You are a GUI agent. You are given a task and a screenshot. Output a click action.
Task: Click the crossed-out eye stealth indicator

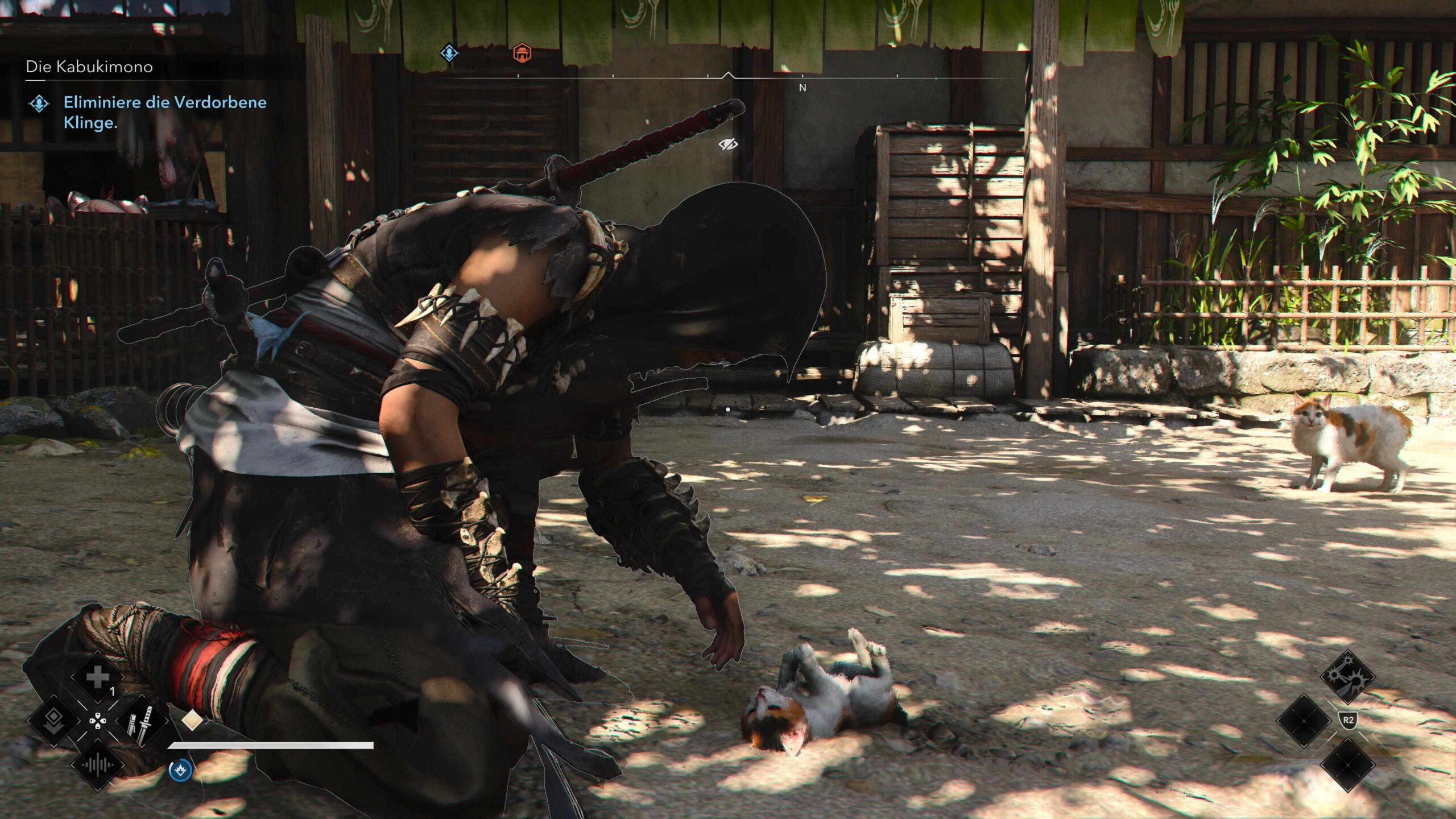(727, 144)
